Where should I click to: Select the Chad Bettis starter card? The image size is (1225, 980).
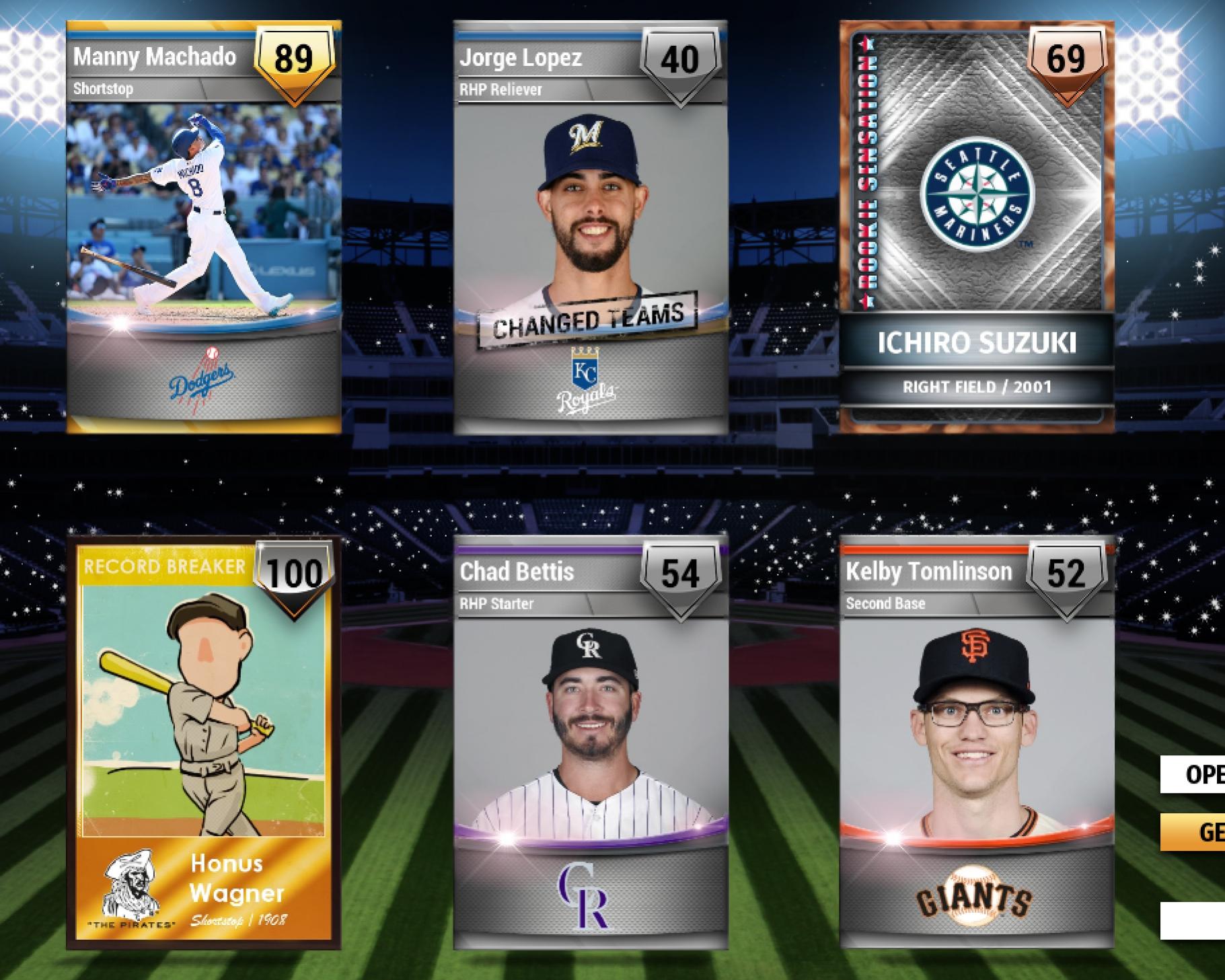click(590, 743)
